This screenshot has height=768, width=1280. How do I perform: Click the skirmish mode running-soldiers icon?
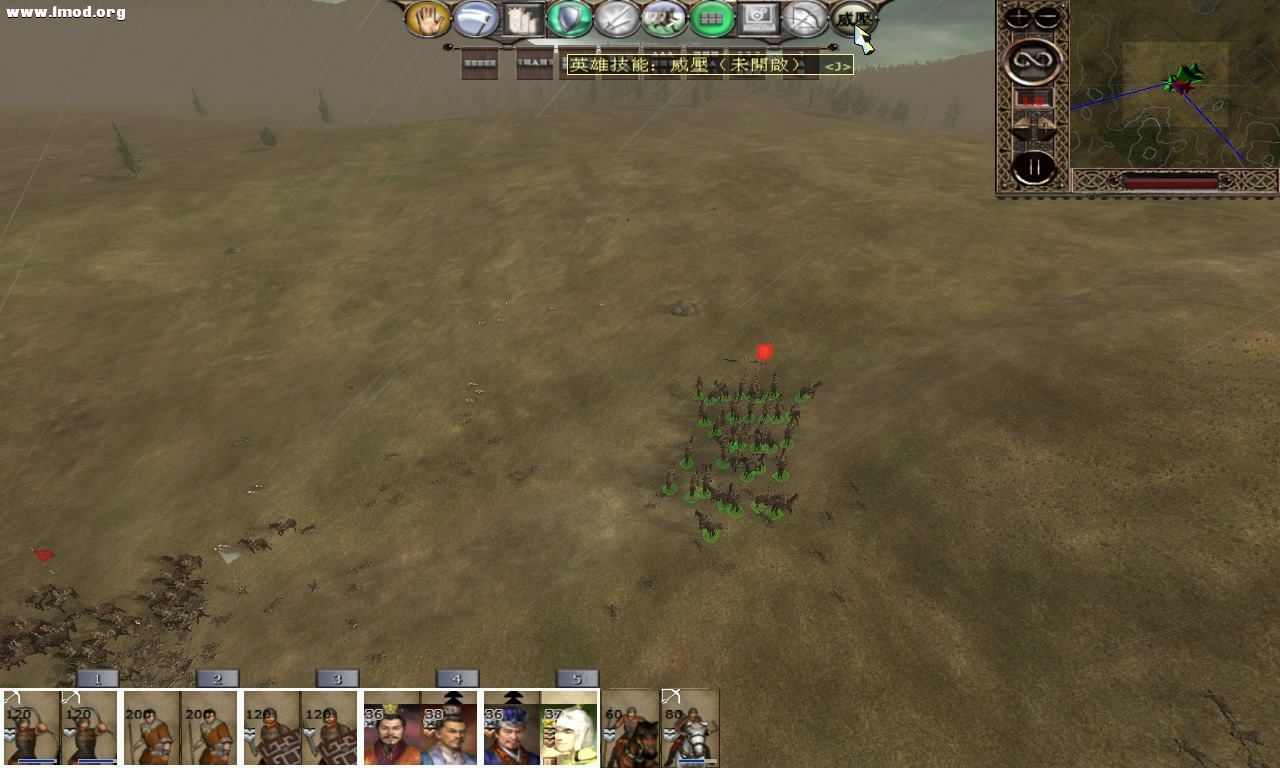tap(664, 18)
